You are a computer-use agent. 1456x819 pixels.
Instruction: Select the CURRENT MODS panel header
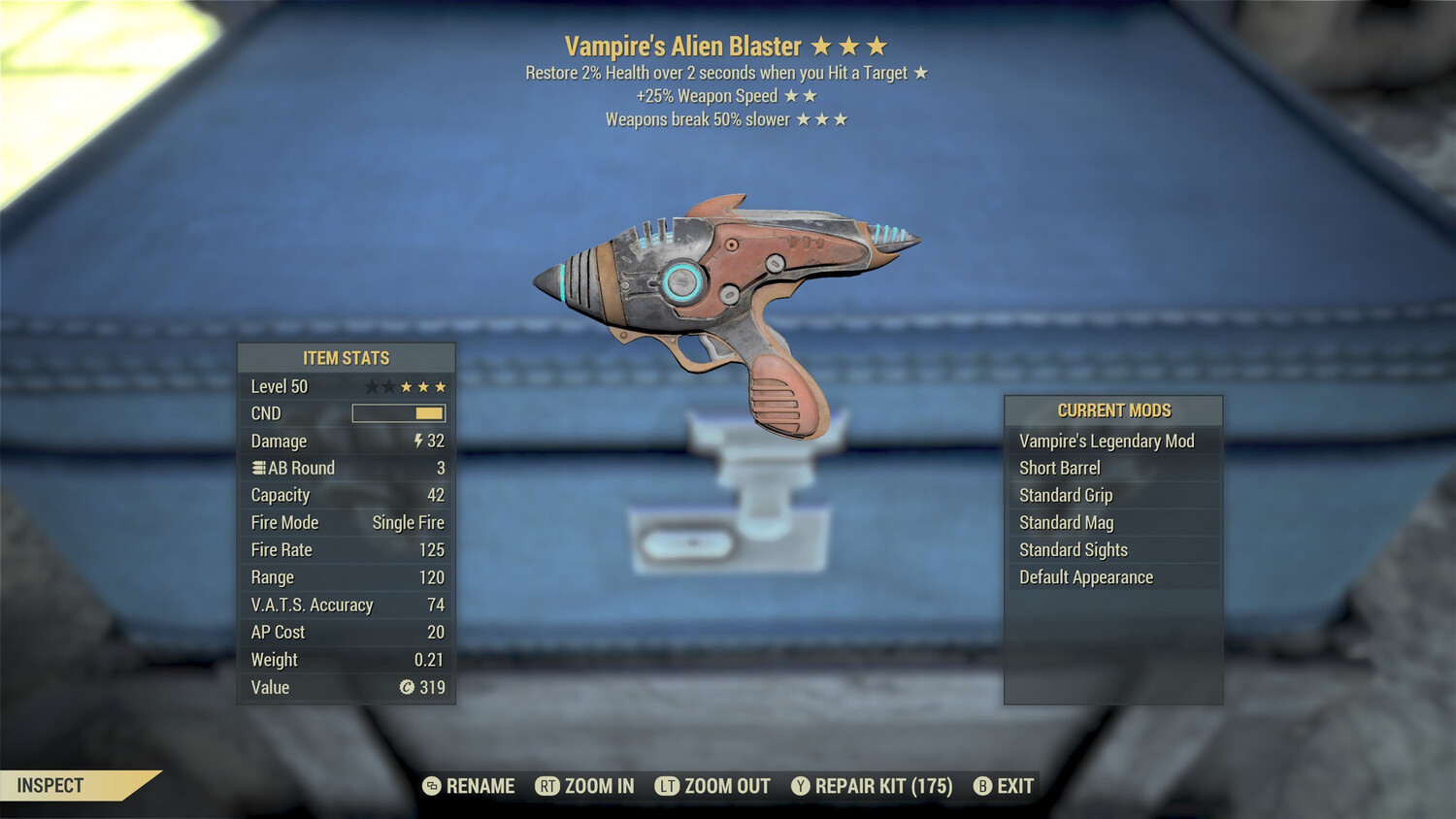[x=1112, y=409]
